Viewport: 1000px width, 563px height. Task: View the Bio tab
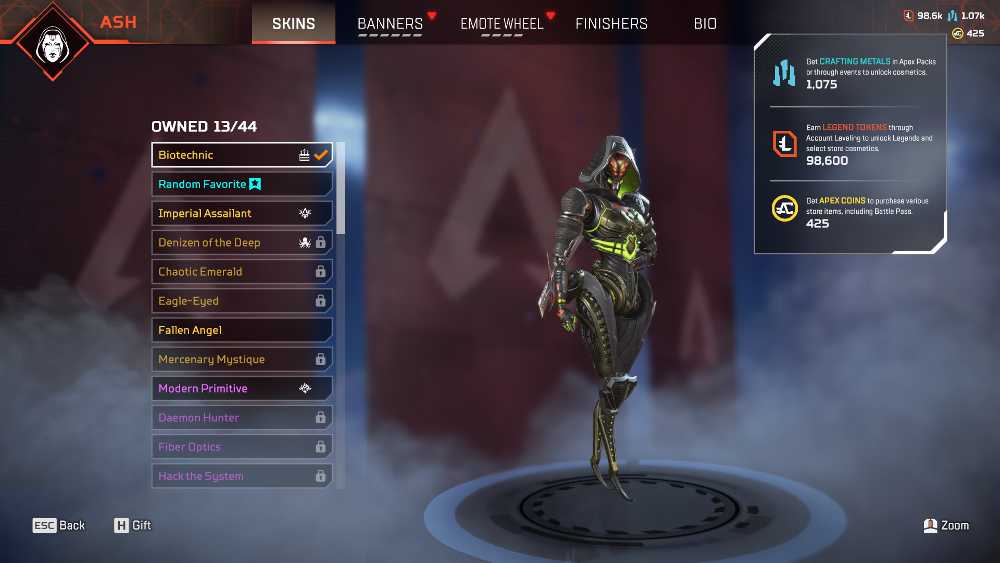(x=705, y=24)
